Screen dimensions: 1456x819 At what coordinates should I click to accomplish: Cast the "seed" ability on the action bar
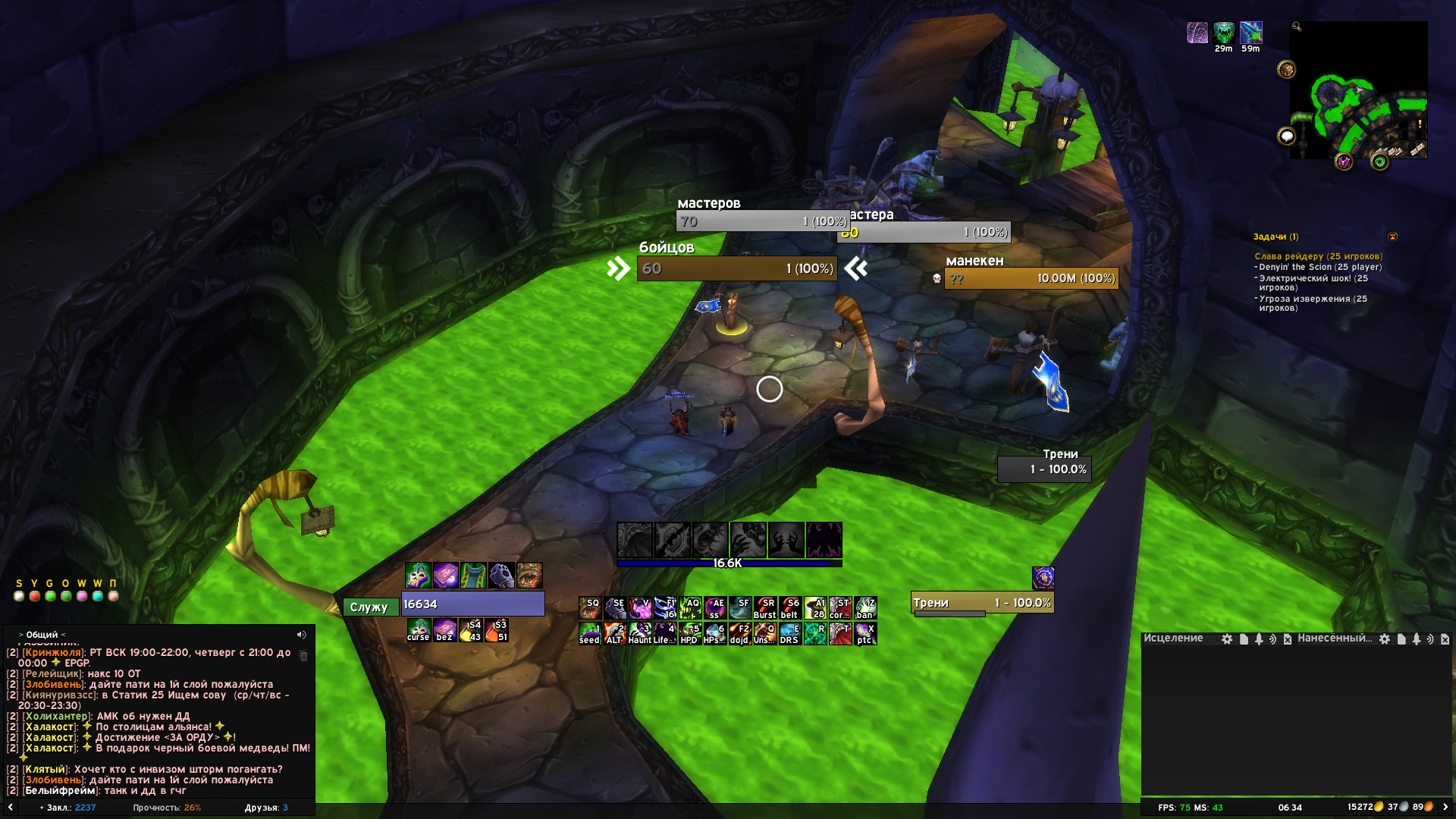(589, 633)
